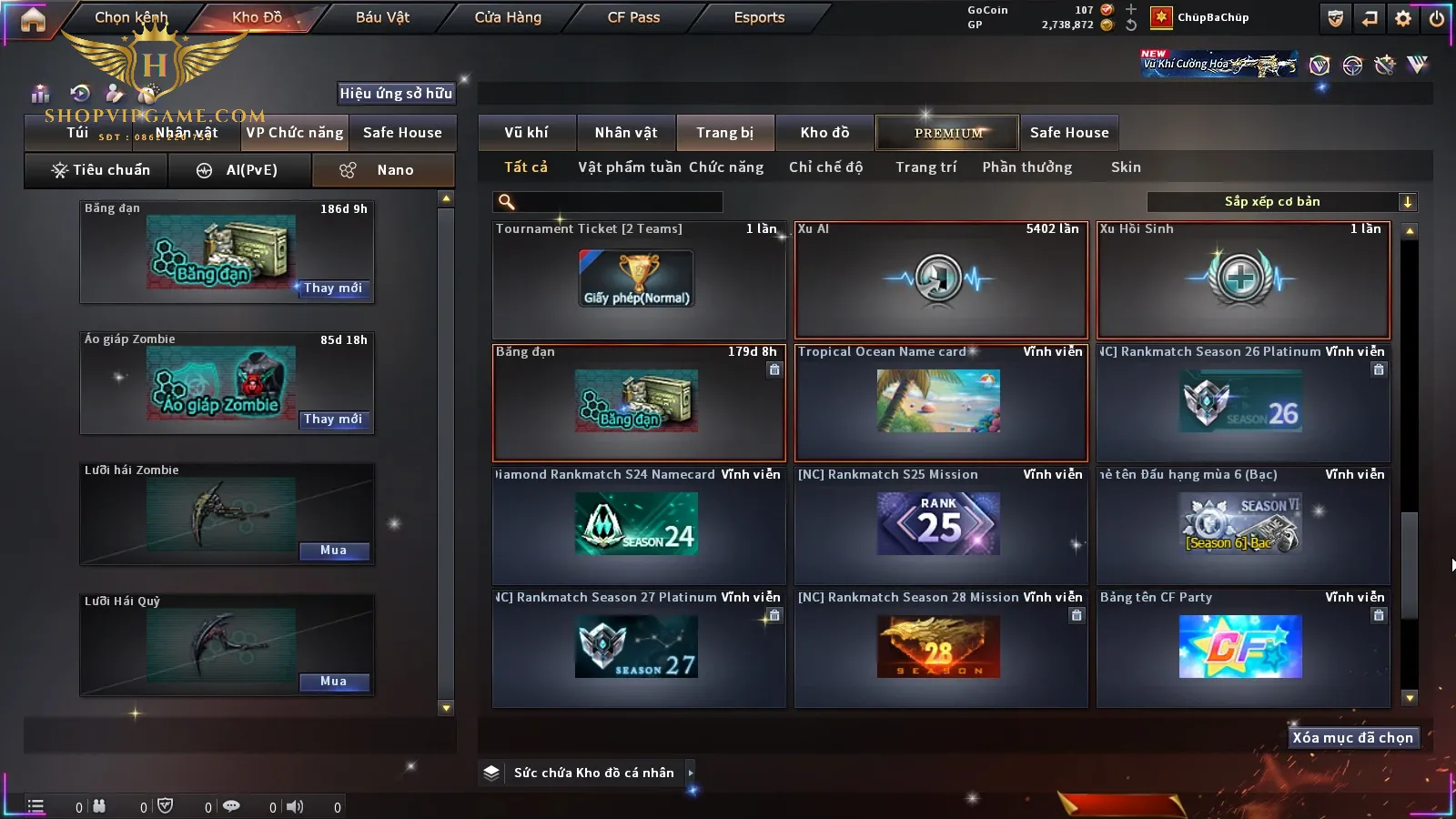
Task: Select the Nhân vật inventory tab
Action: 626,133
